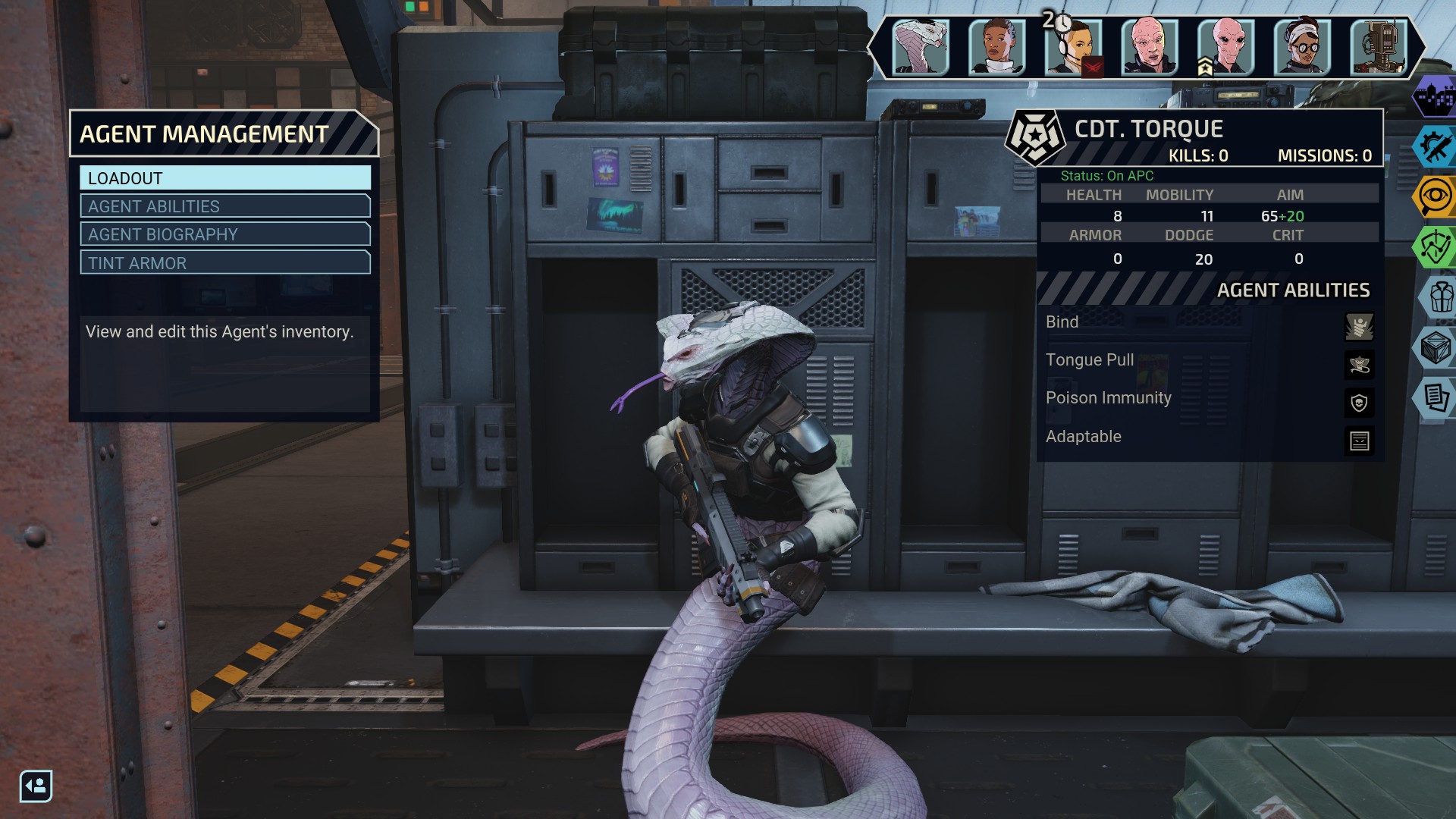This screenshot has width=1456, height=819.
Task: Open the Loadout menu entry
Action: click(225, 178)
